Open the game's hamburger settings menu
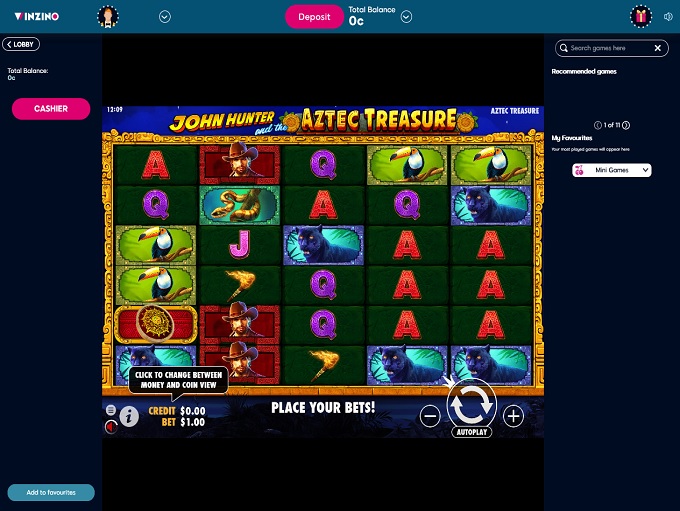The image size is (680, 511). [x=111, y=410]
